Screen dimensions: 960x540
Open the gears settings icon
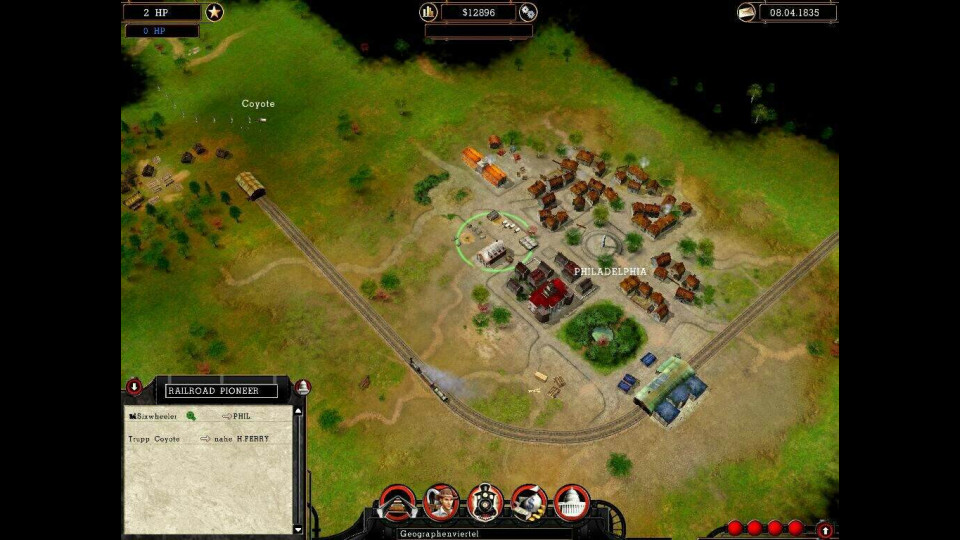[x=528, y=12]
